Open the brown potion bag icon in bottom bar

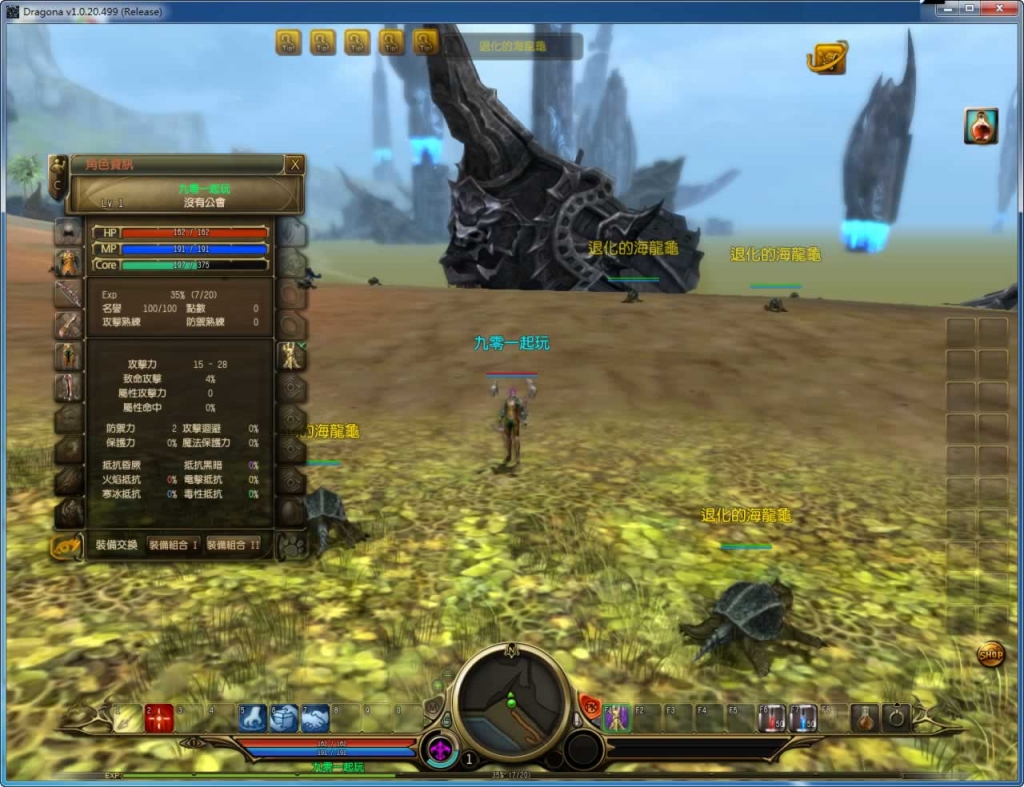pyautogui.click(x=865, y=718)
